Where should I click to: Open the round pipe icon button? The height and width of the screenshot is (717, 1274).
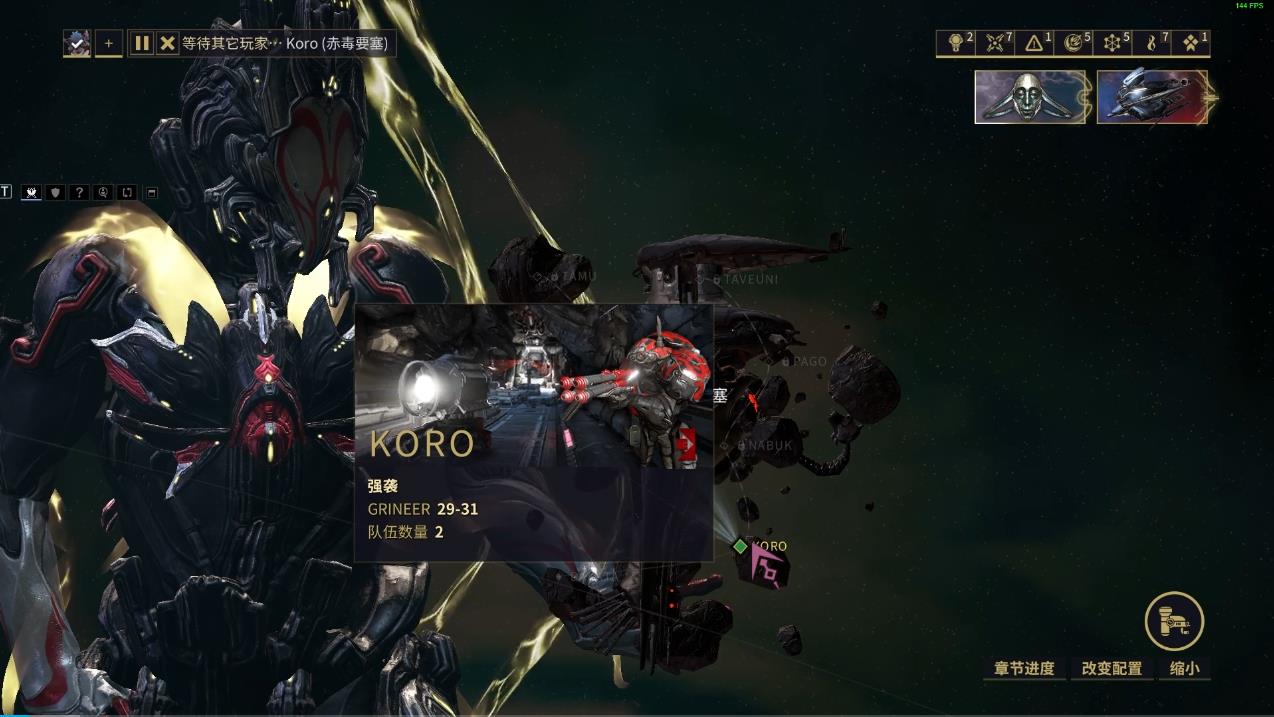[x=1174, y=621]
